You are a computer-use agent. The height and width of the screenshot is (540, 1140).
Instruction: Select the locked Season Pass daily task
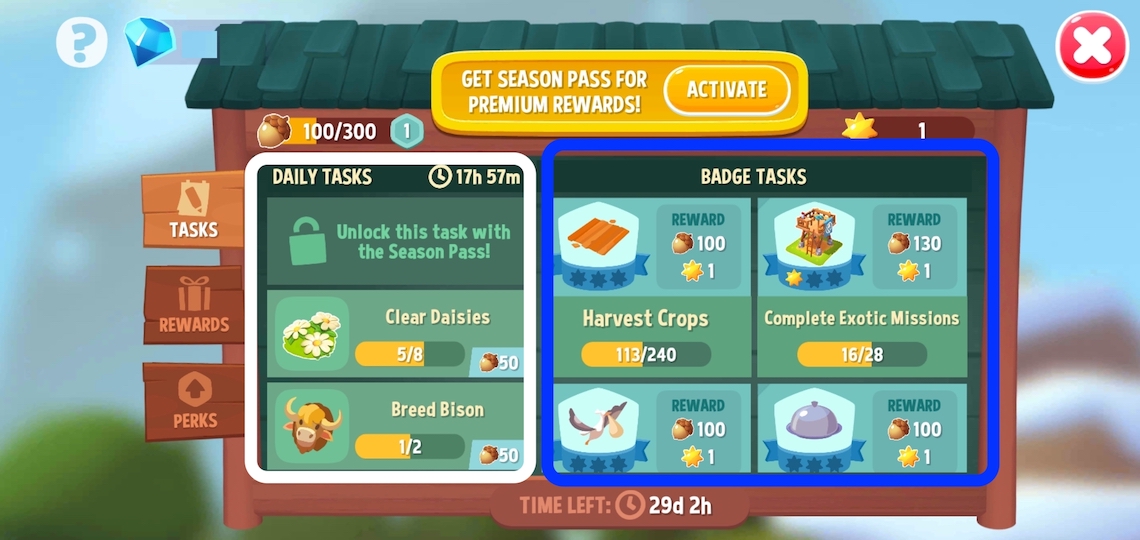[x=394, y=242]
